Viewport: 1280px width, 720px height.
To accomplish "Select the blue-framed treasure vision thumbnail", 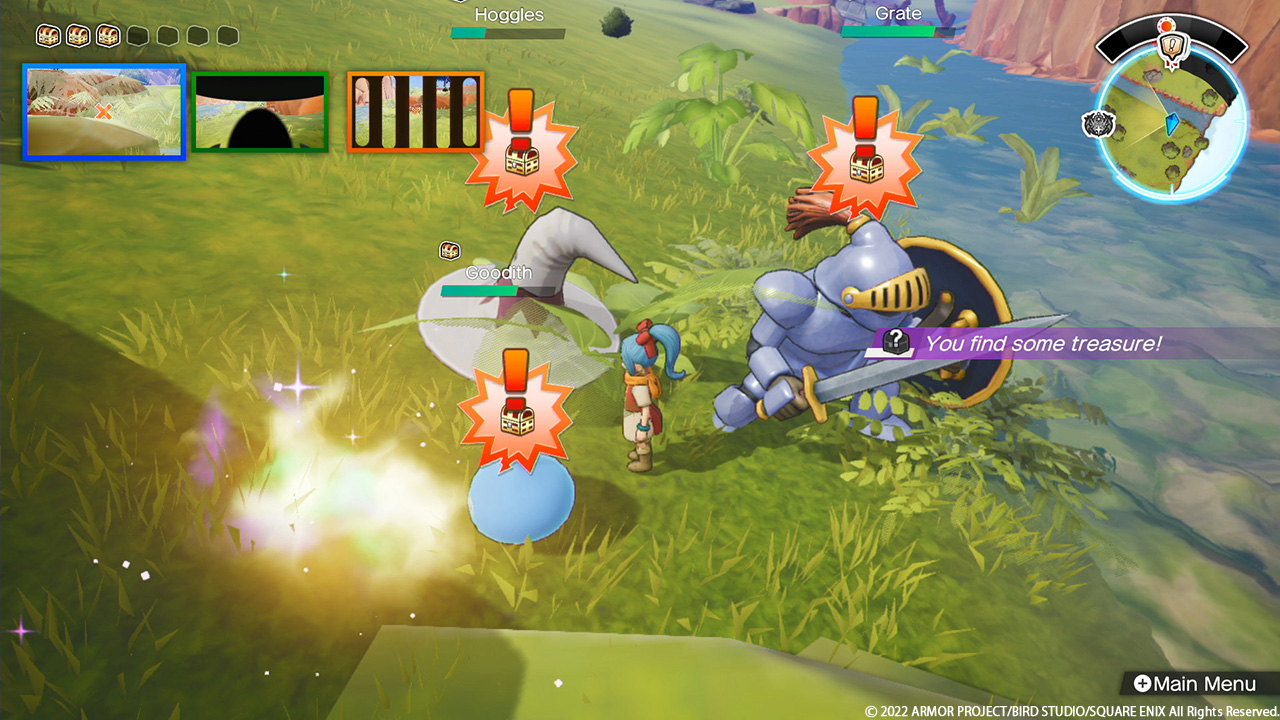I will pos(105,111).
